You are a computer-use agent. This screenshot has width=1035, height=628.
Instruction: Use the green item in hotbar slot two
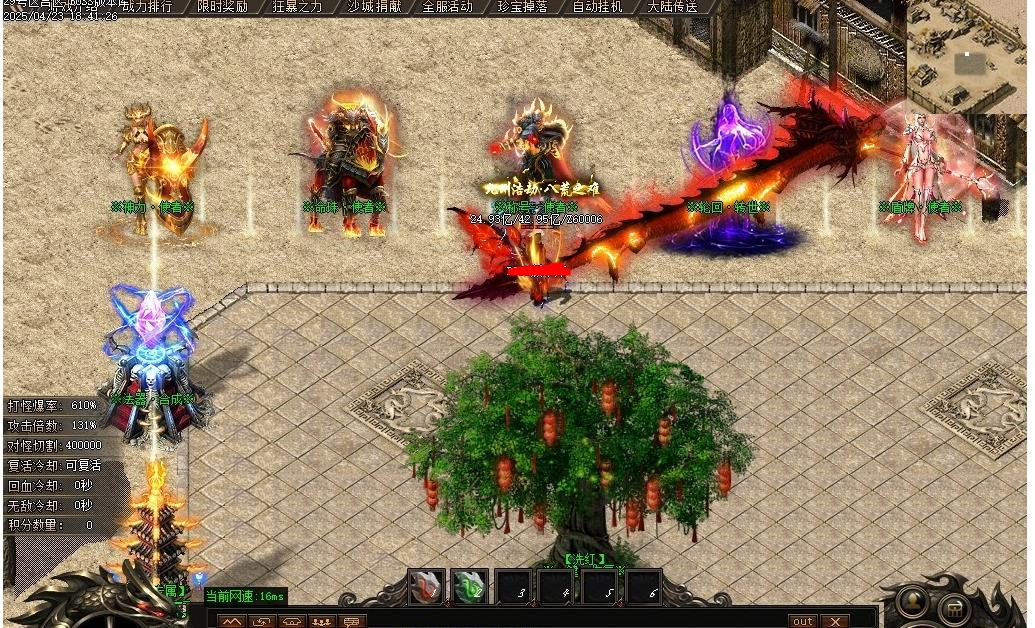[x=469, y=587]
